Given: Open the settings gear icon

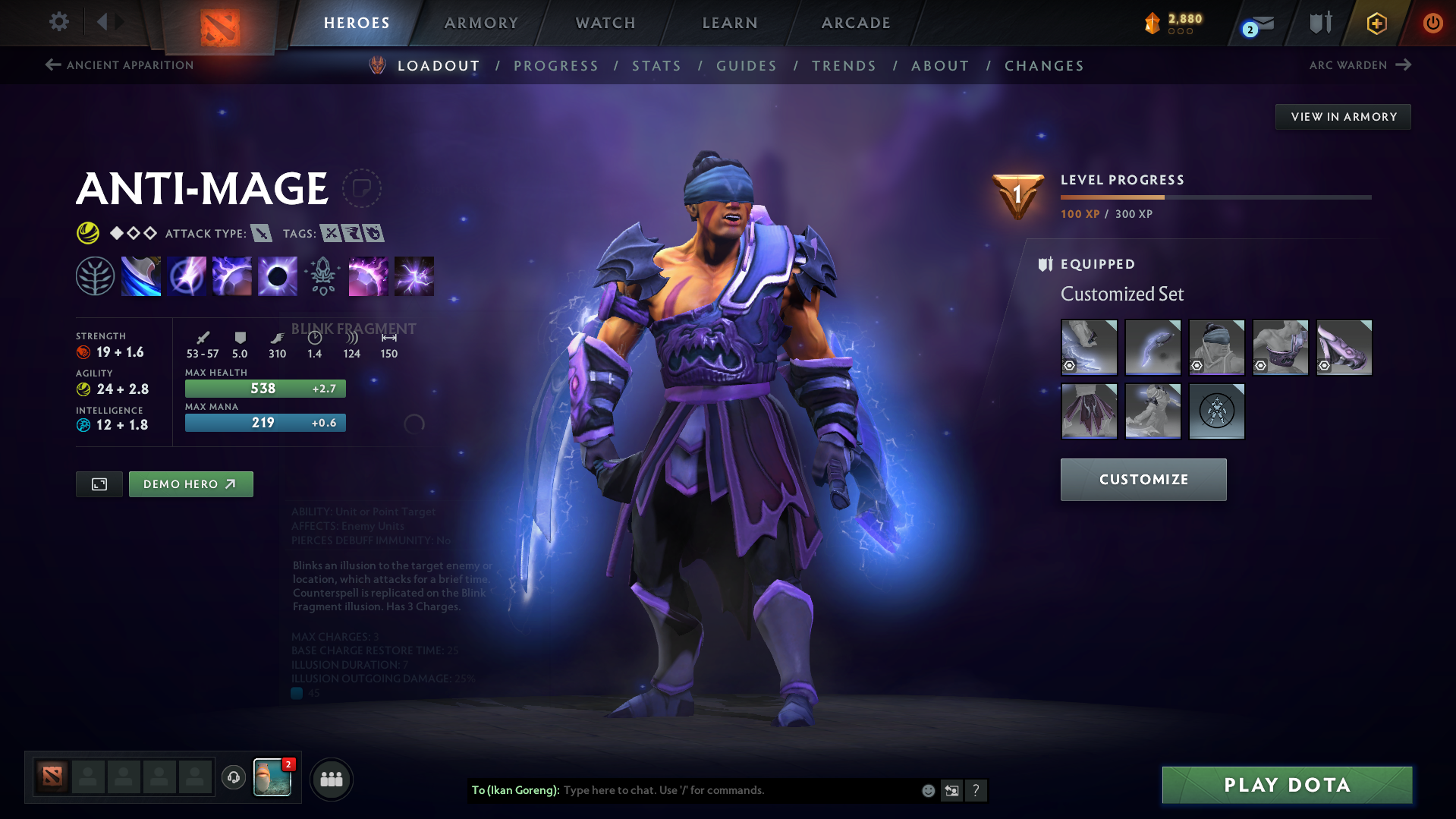Looking at the screenshot, I should pyautogui.click(x=58, y=22).
